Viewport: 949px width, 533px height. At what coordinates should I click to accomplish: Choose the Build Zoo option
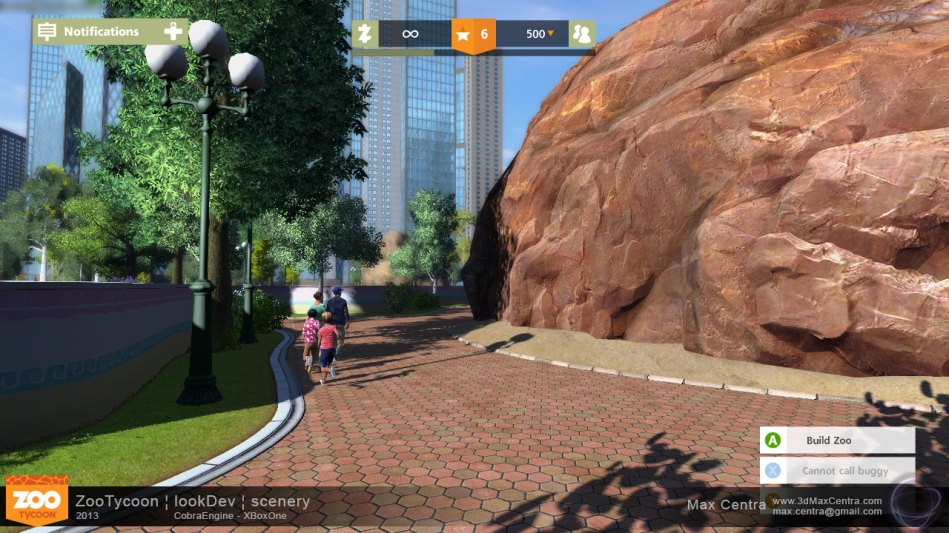(x=837, y=440)
